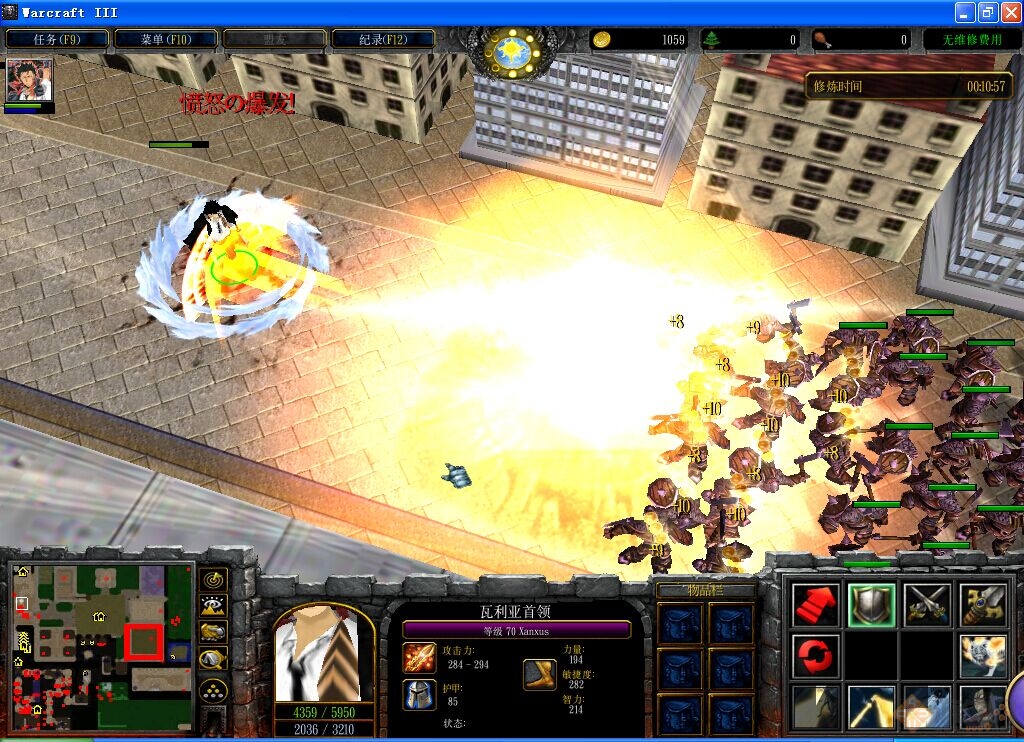Select the shield Hold Position command
Image resolution: width=1024 pixels, height=742 pixels.
[871, 605]
